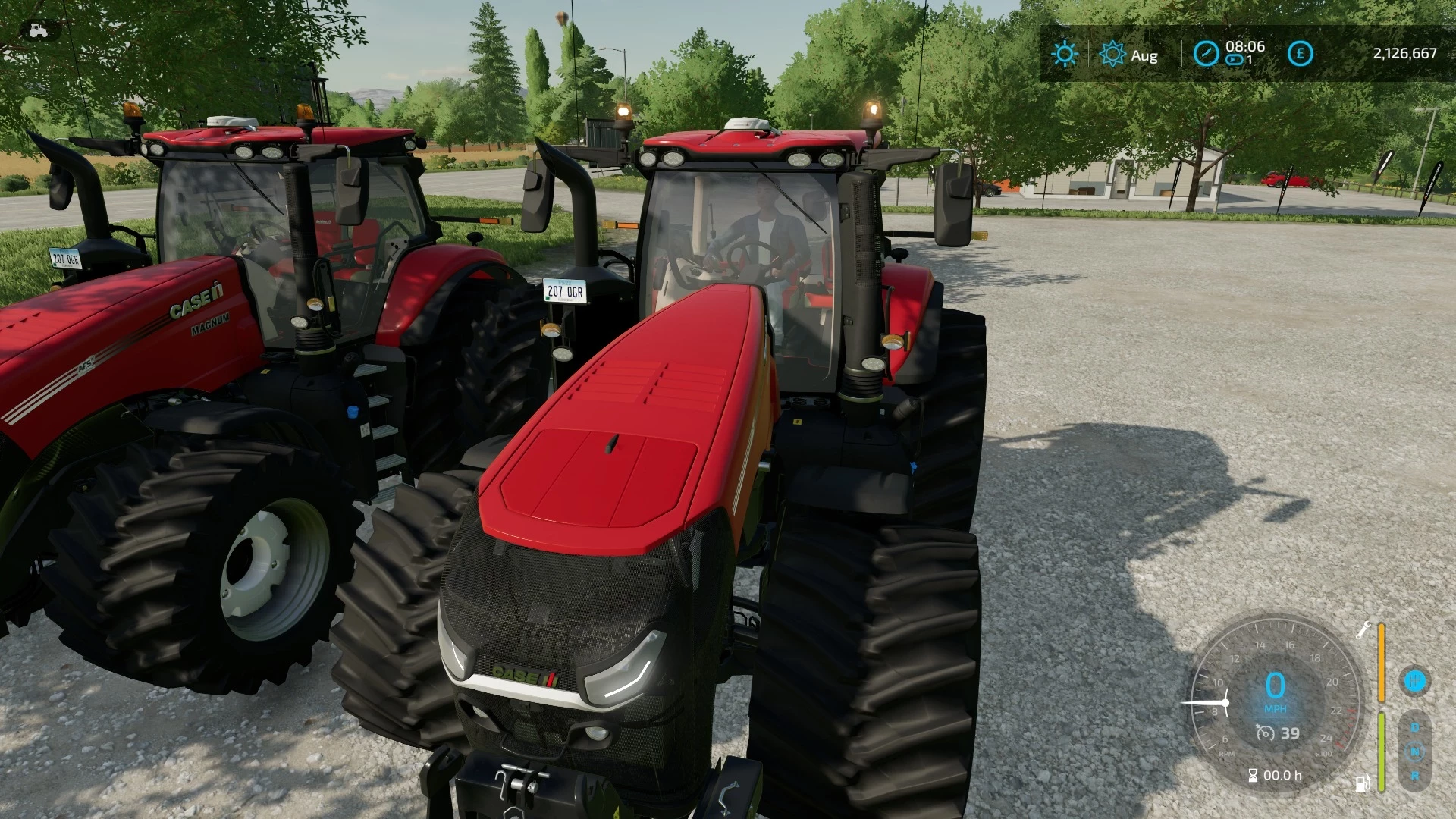Click the hourglass operating hours icon

[x=1254, y=775]
